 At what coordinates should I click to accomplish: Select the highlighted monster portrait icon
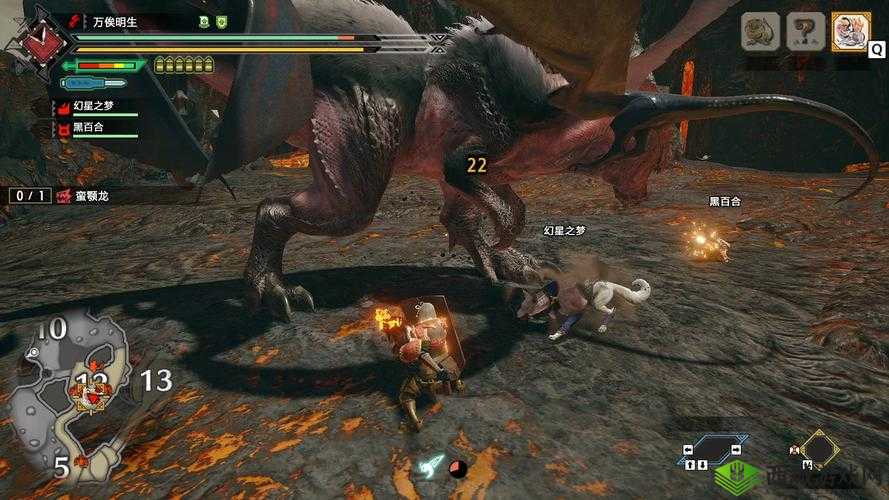[850, 32]
